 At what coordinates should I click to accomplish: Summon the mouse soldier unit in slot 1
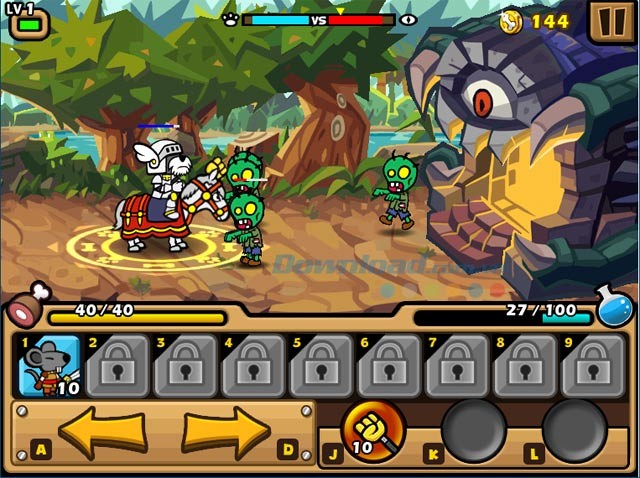coord(50,367)
